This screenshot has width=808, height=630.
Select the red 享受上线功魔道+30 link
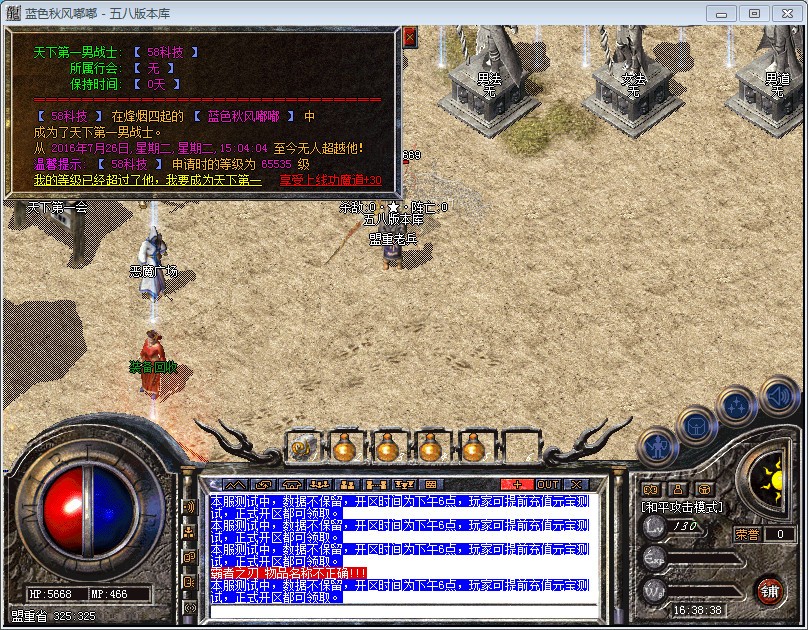pos(330,180)
